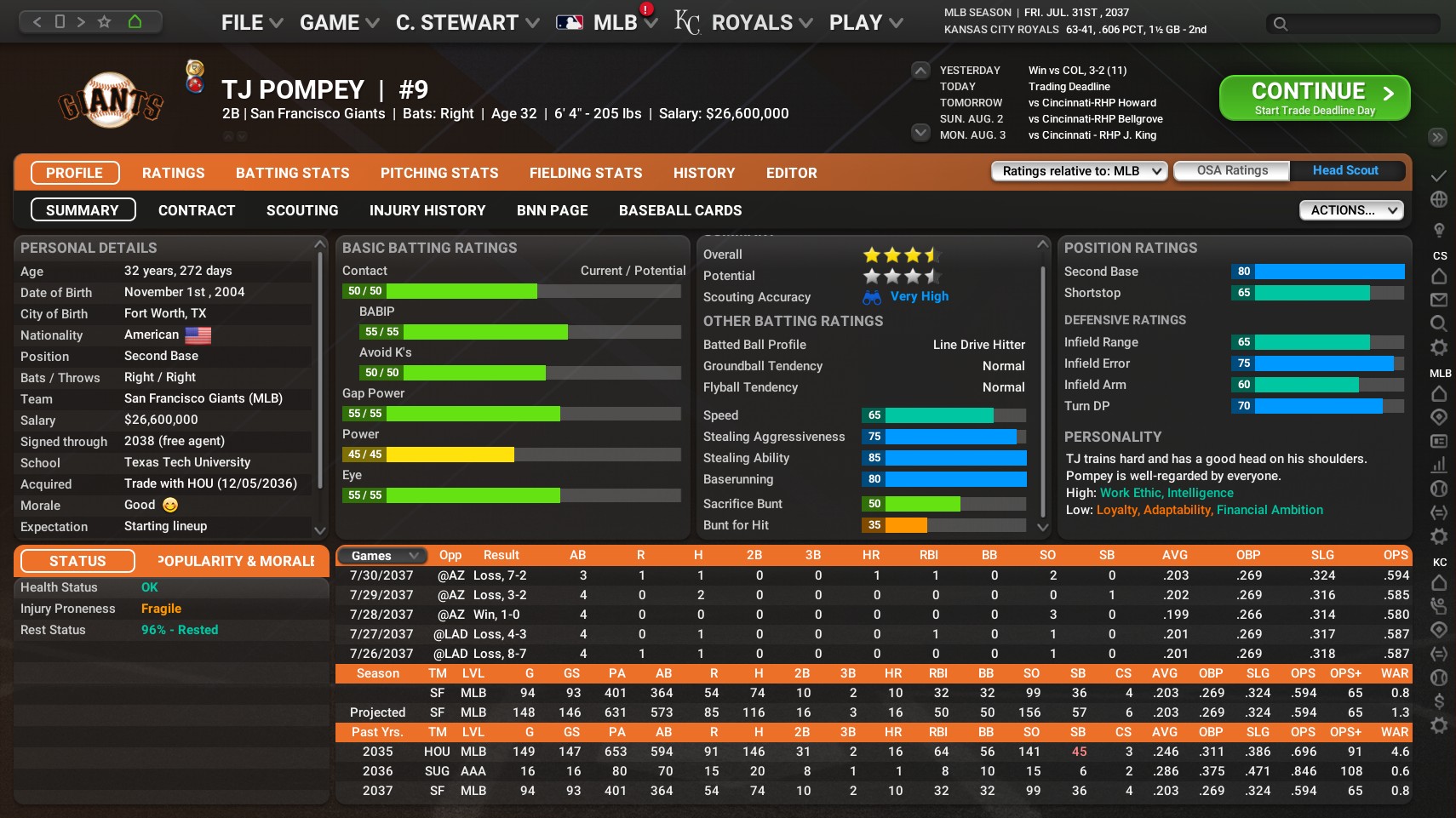
Task: Open the league standings icon under MLB
Action: click(1439, 441)
